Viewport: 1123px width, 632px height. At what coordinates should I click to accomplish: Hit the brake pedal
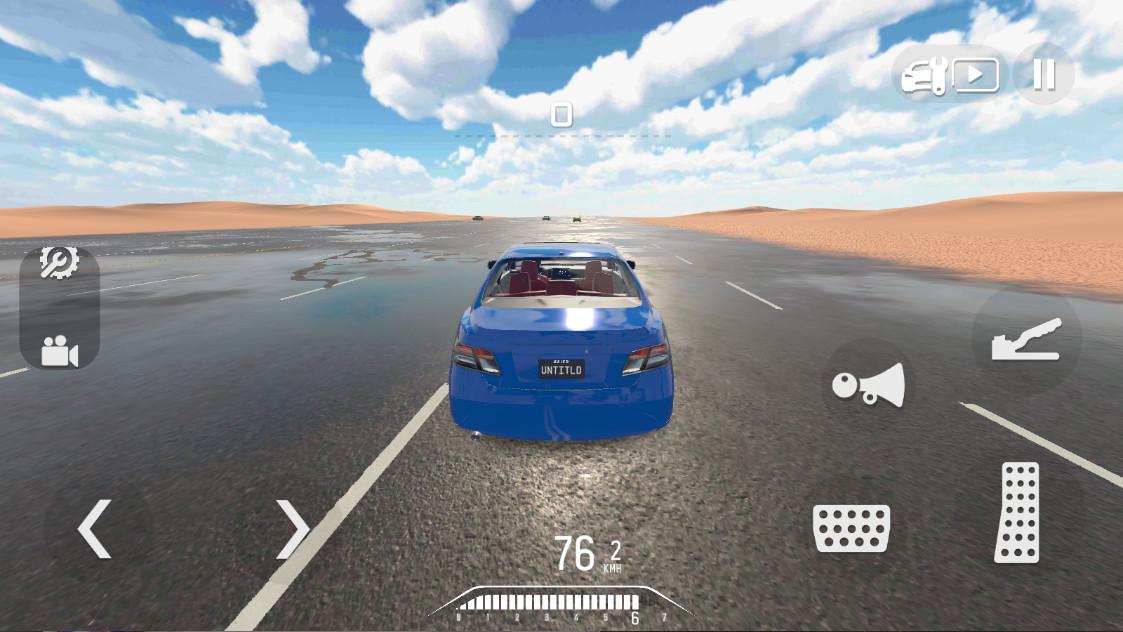tap(851, 528)
